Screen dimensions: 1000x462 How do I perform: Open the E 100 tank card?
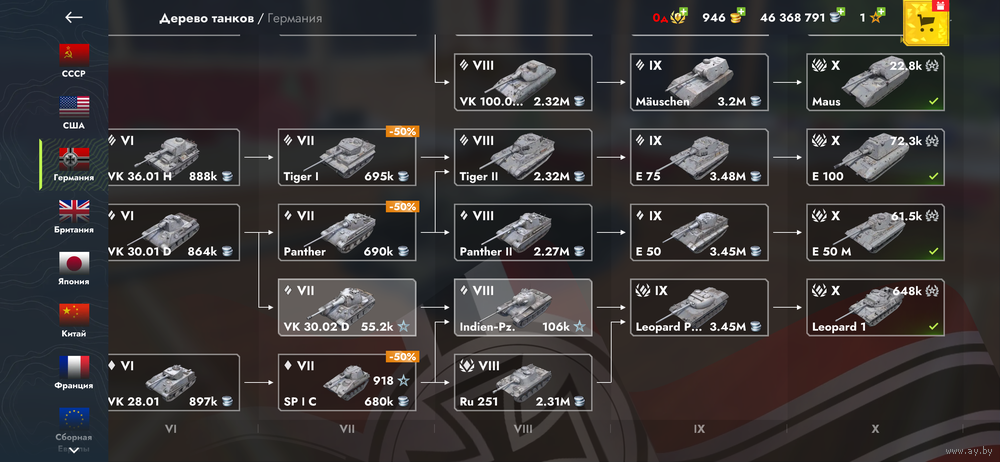point(874,158)
